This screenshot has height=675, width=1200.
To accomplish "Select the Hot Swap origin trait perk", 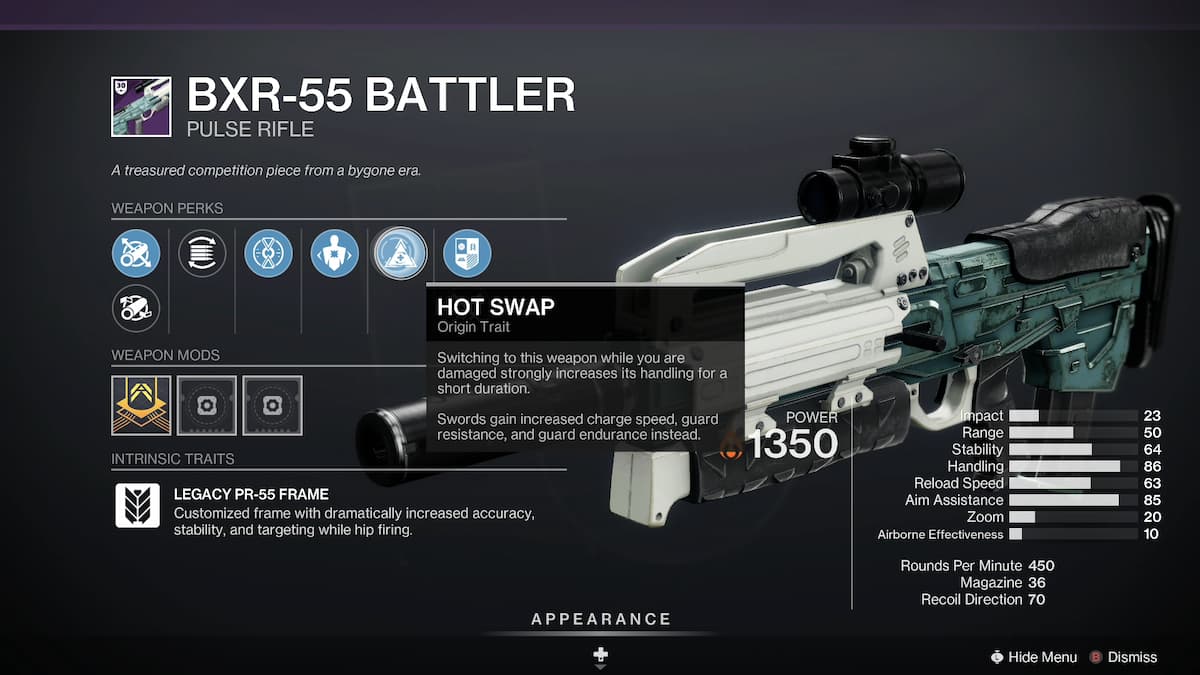I will [400, 254].
